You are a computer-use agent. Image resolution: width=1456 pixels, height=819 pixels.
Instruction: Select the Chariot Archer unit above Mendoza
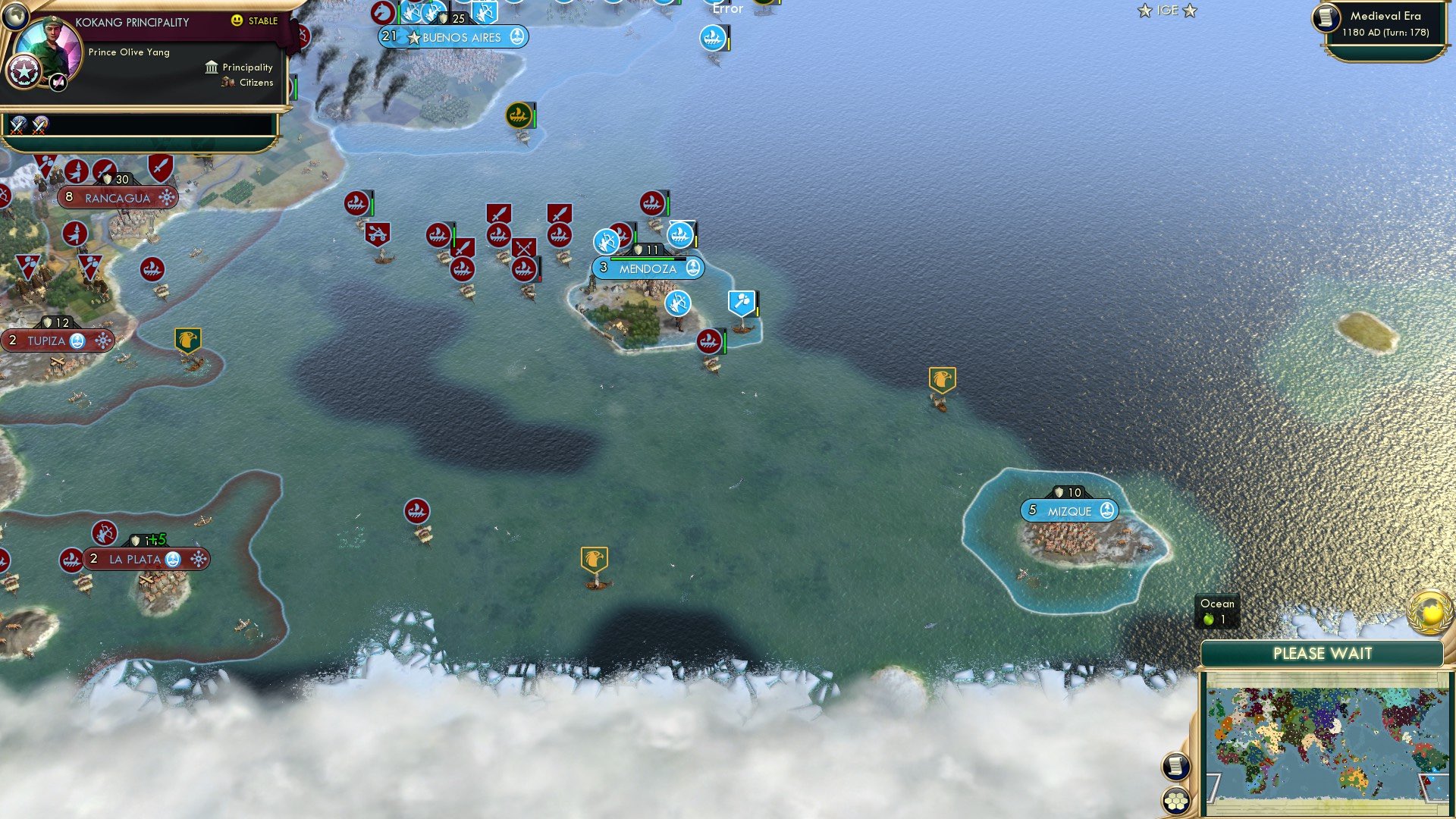point(607,241)
